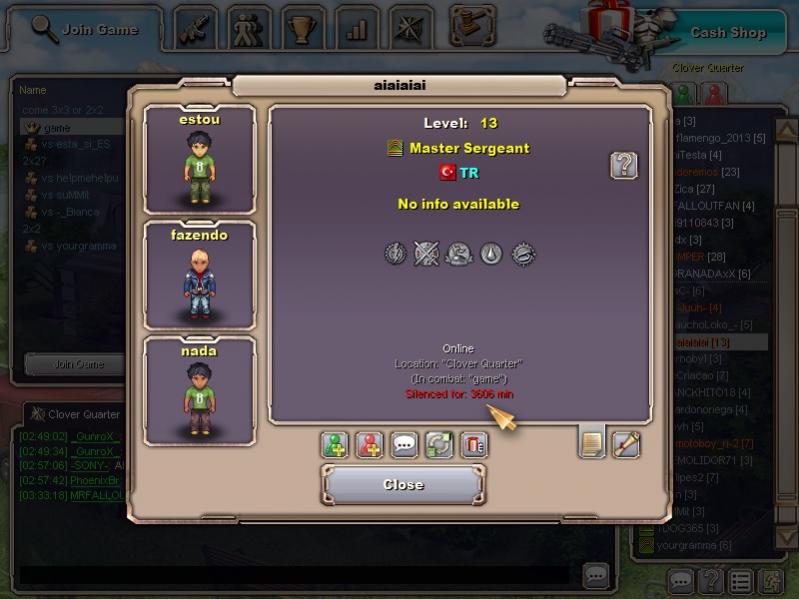This screenshot has height=599, width=799.
Task: Open the question mark help in profile
Action: tap(624, 165)
